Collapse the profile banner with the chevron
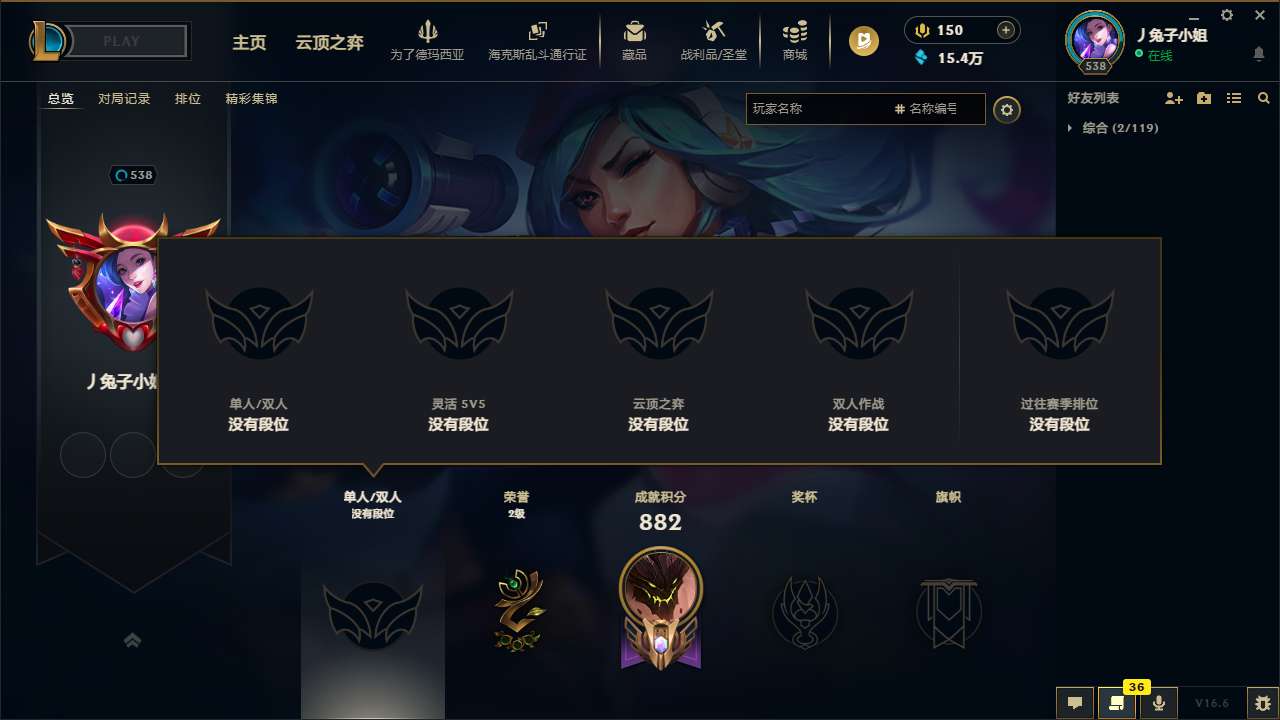Screen dimensions: 1280x720 click(x=133, y=640)
